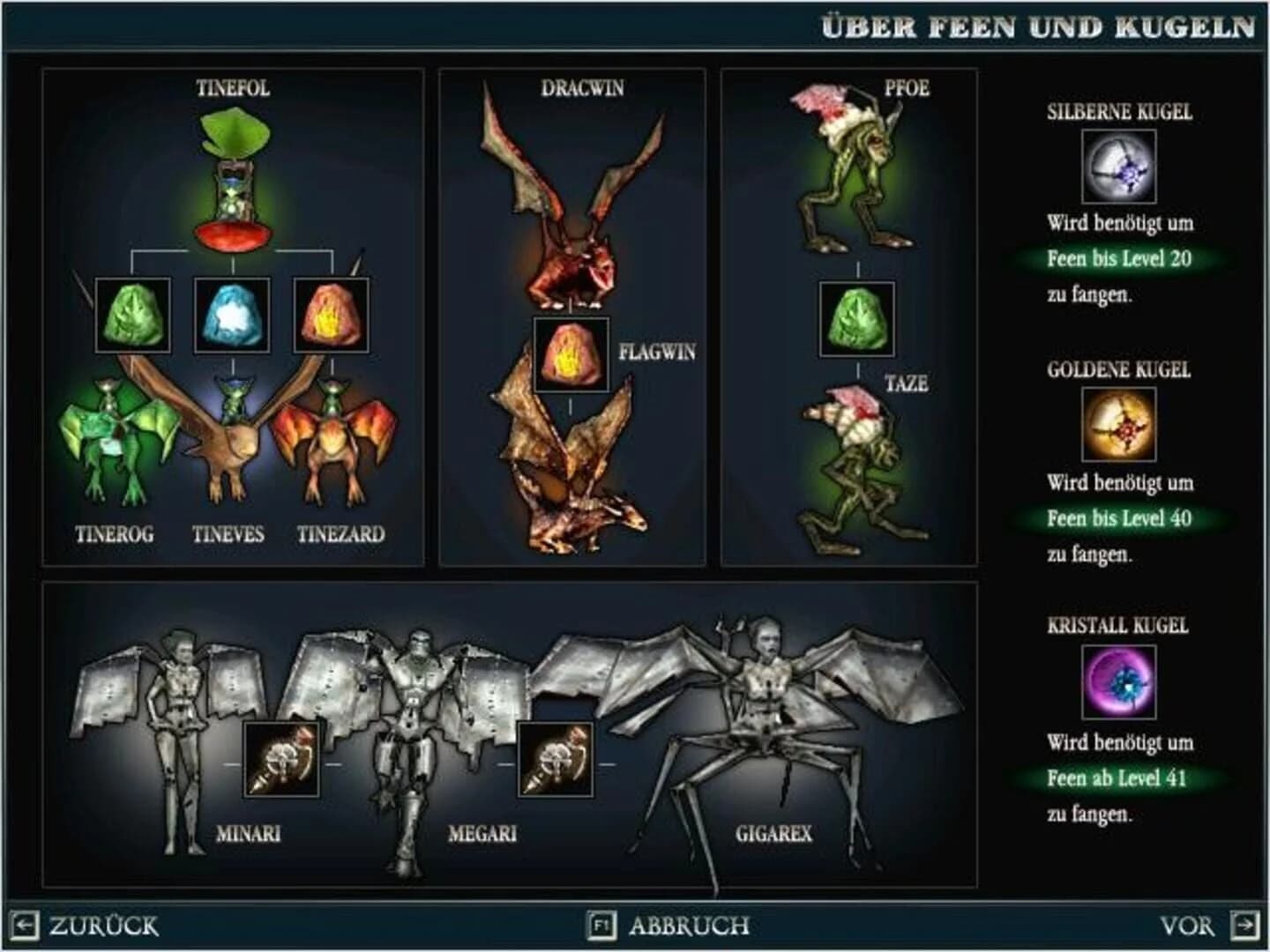Click the green evolution stone below Tinefol

coord(132,316)
